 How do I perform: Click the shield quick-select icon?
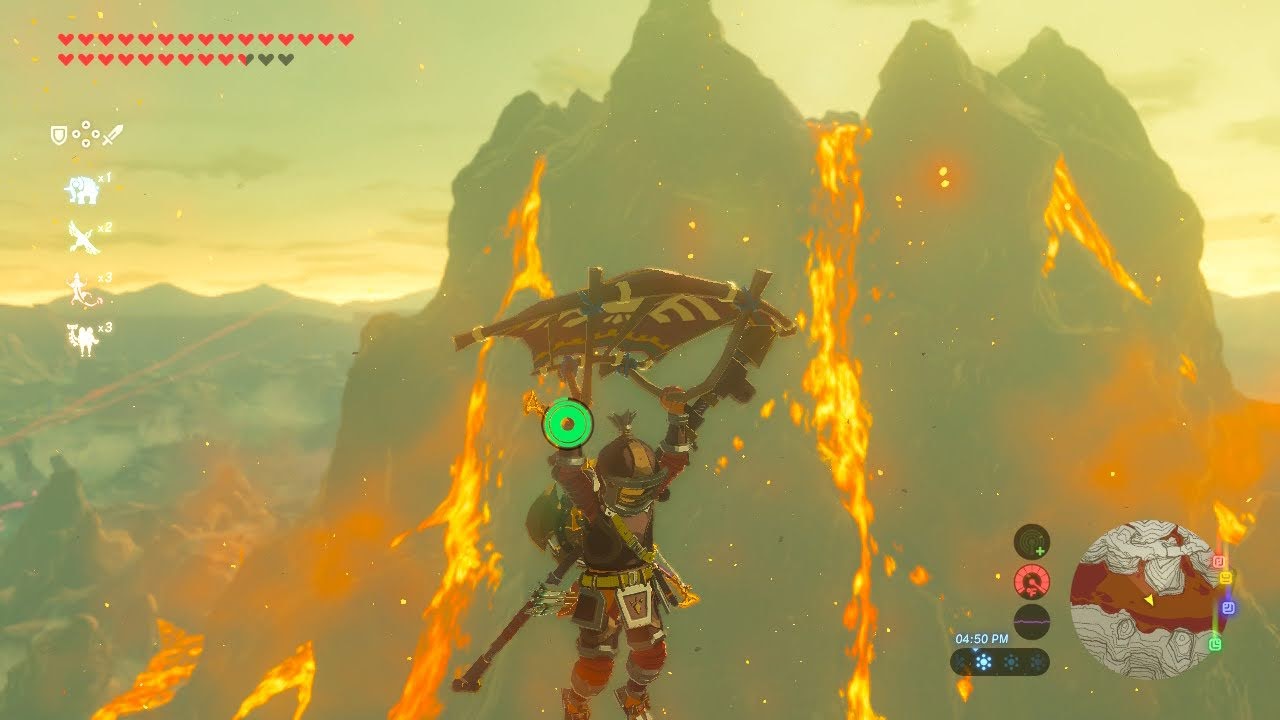coord(59,134)
